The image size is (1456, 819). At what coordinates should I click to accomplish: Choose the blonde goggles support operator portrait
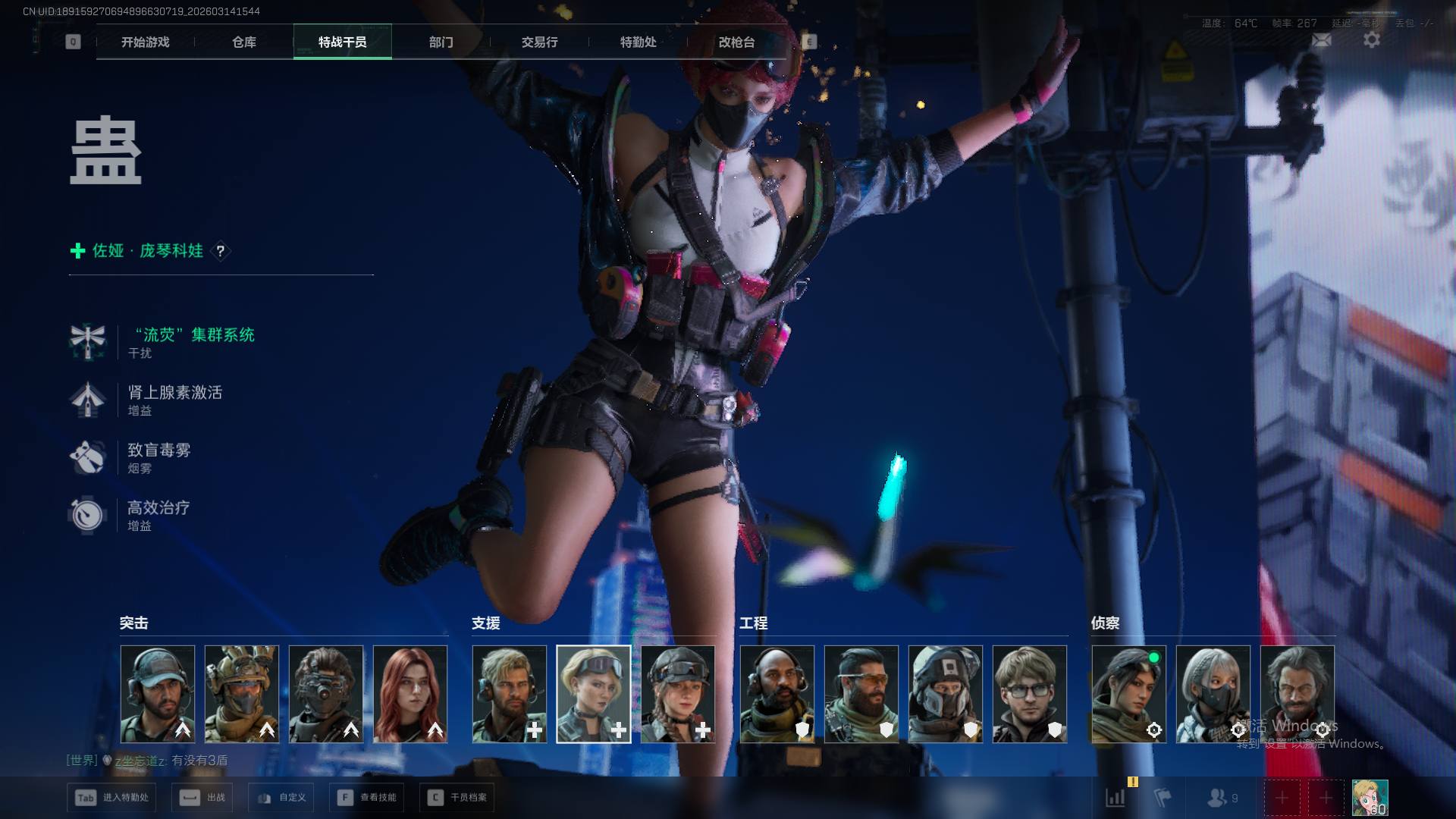click(594, 694)
